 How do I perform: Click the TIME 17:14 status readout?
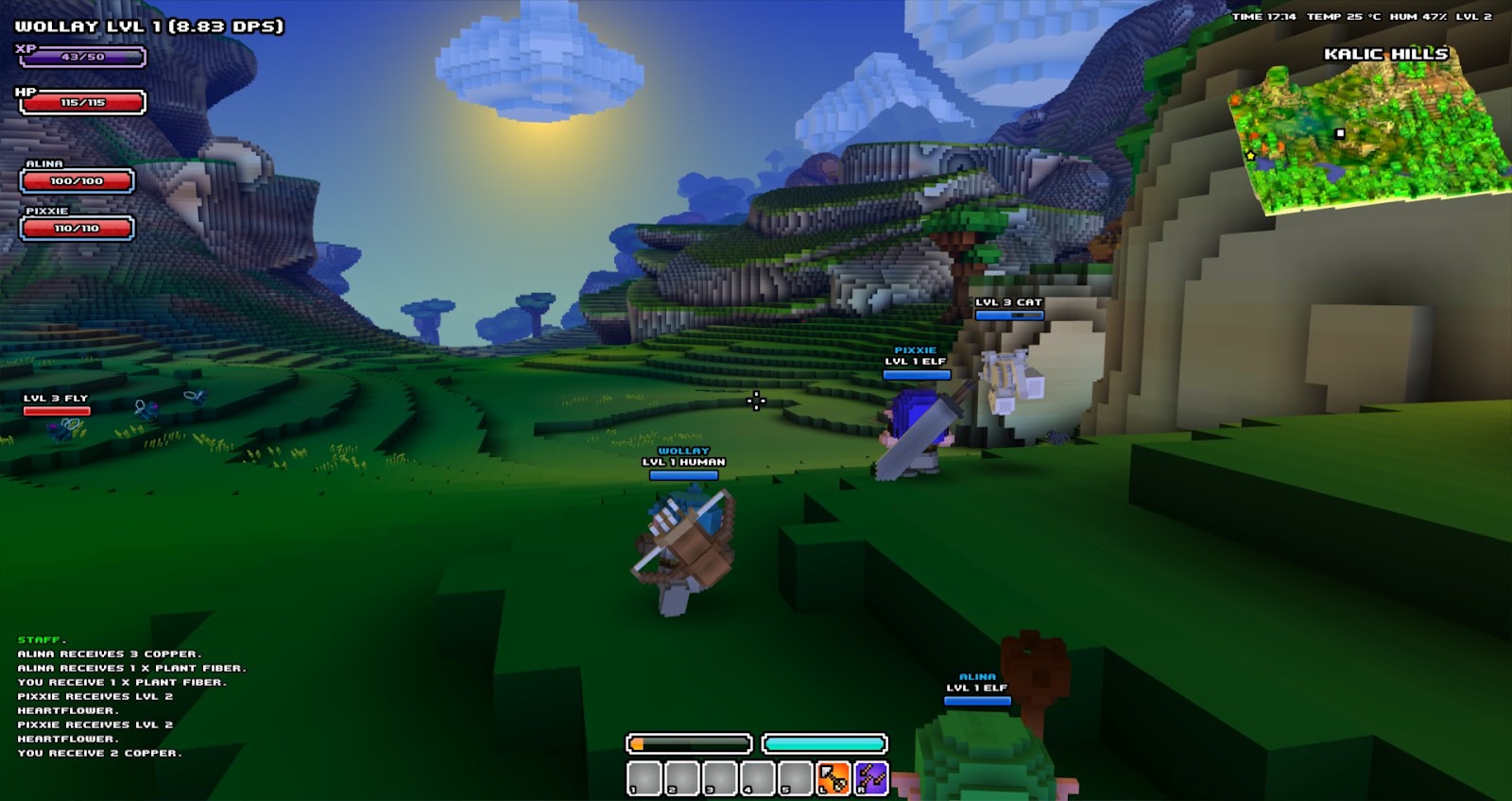coord(1263,16)
